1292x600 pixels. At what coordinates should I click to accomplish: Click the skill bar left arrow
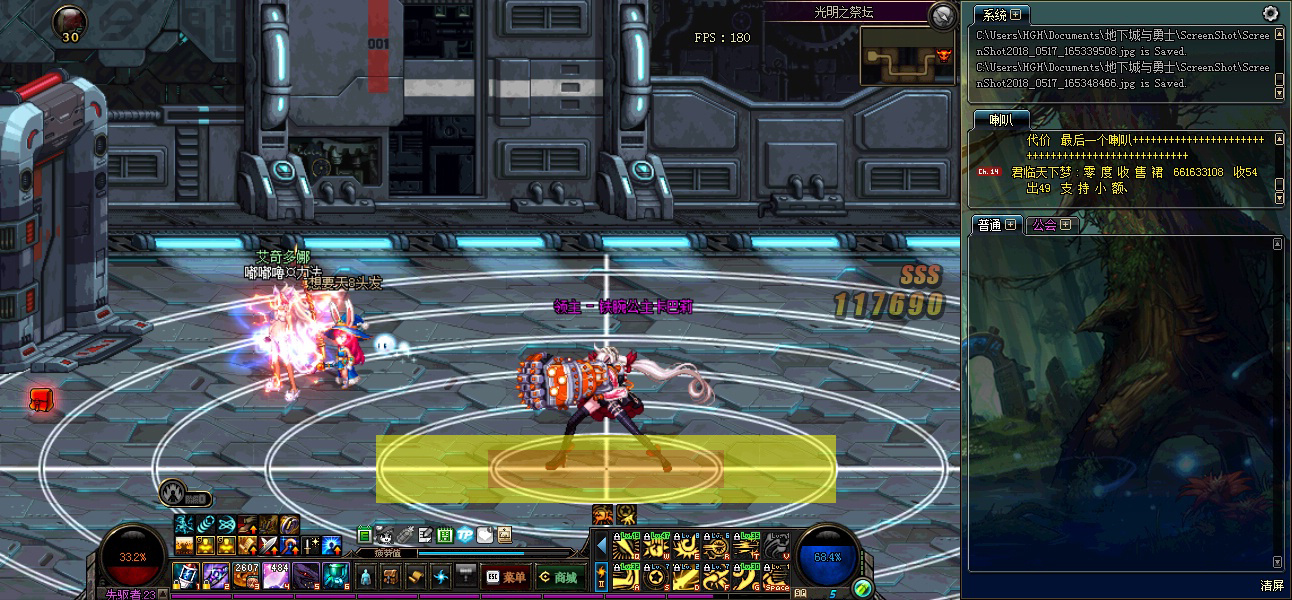pos(601,546)
